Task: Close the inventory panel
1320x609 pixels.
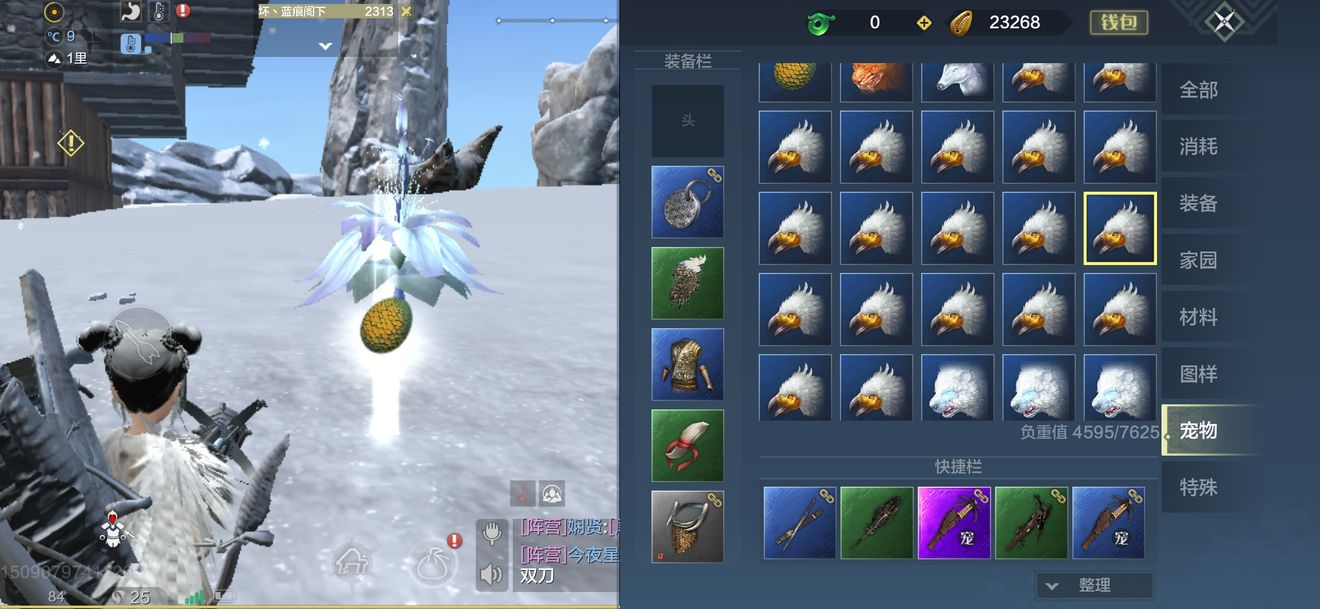Action: [x=1224, y=23]
